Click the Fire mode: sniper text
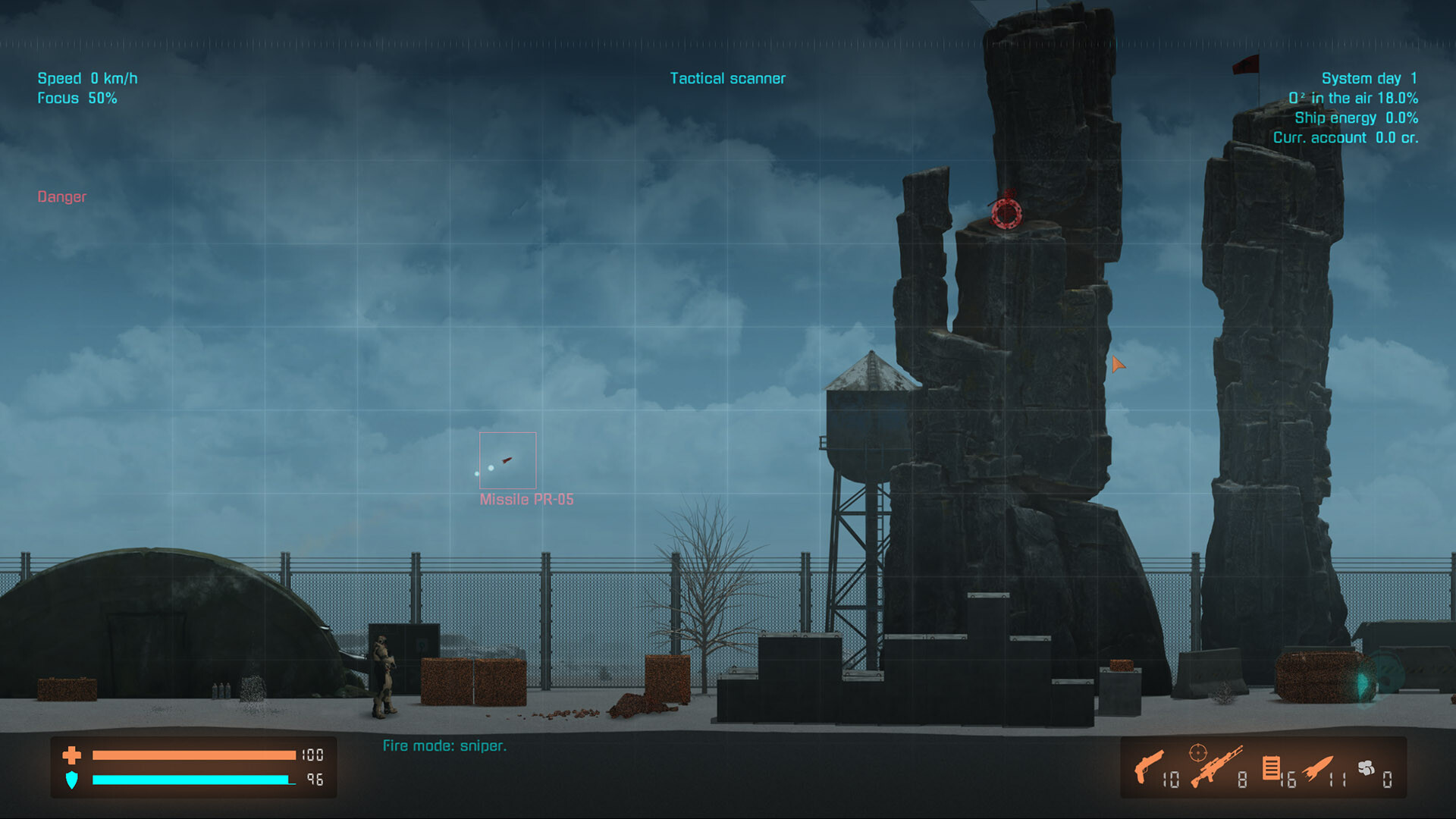This screenshot has width=1456, height=819. coord(444,745)
